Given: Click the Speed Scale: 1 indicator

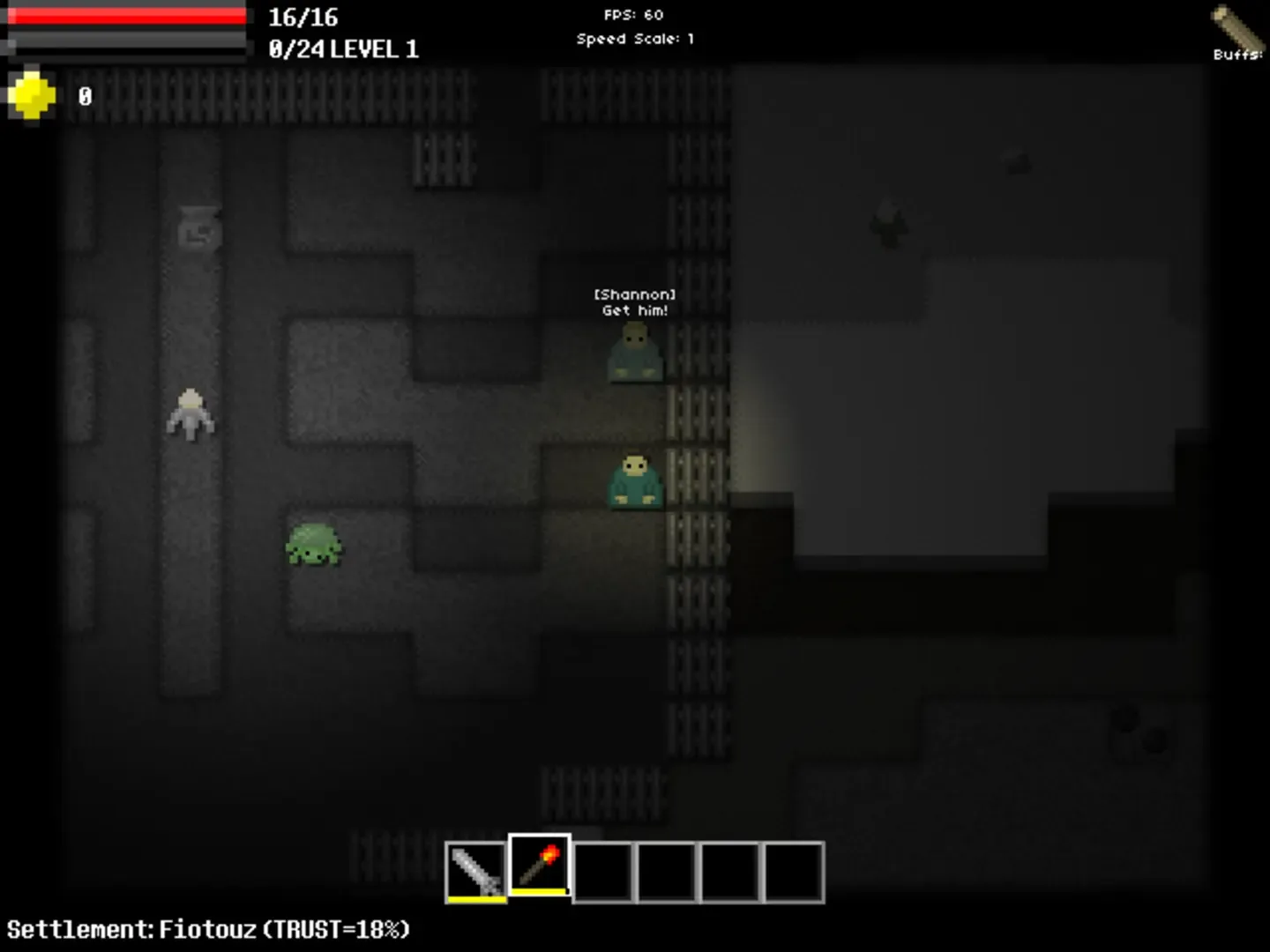Looking at the screenshot, I should click(x=634, y=39).
